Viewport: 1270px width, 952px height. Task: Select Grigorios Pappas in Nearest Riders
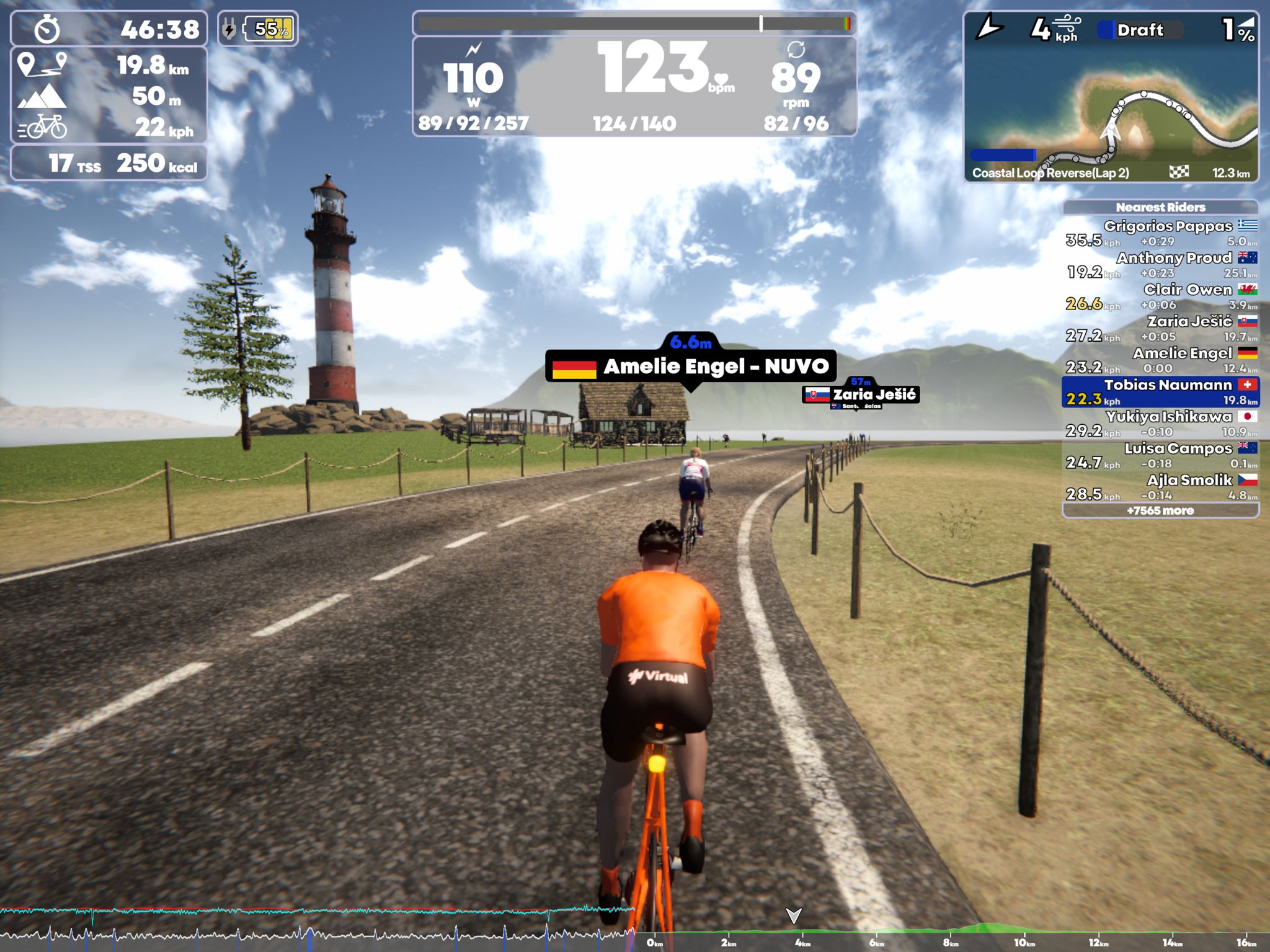pyautogui.click(x=1160, y=233)
